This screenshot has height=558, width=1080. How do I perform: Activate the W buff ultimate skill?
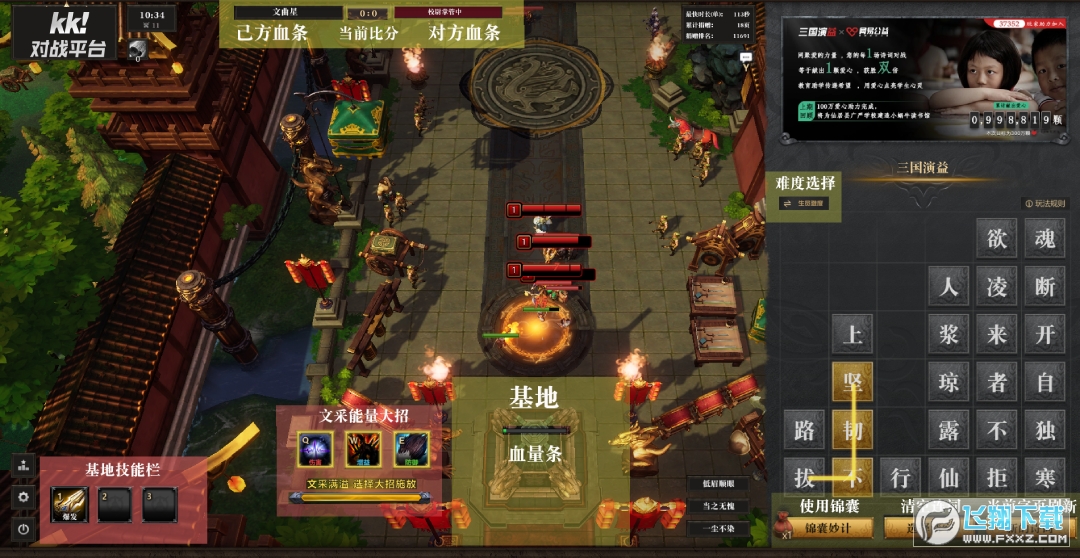[361, 449]
